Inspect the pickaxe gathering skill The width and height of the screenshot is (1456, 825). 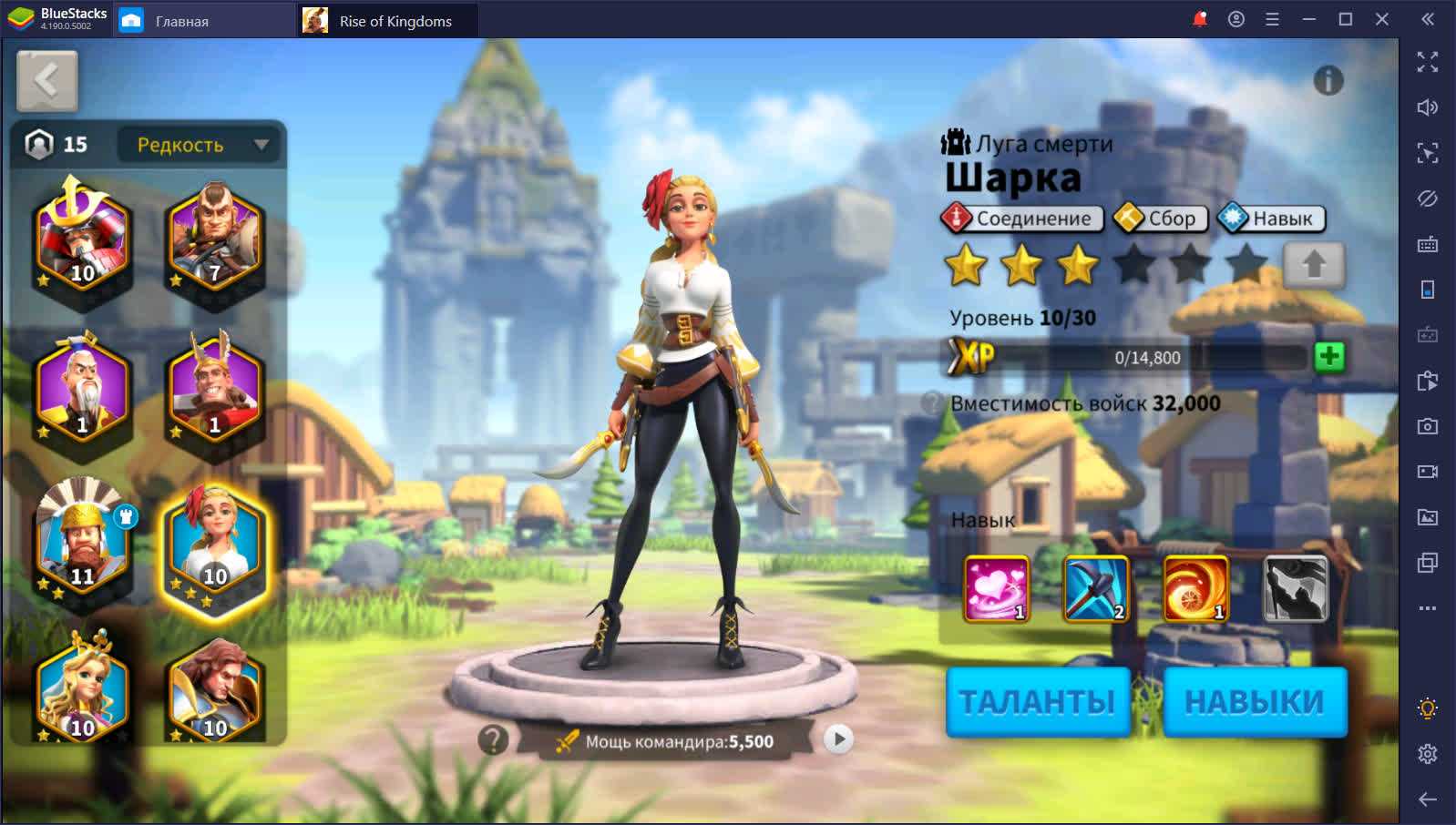click(x=1096, y=589)
